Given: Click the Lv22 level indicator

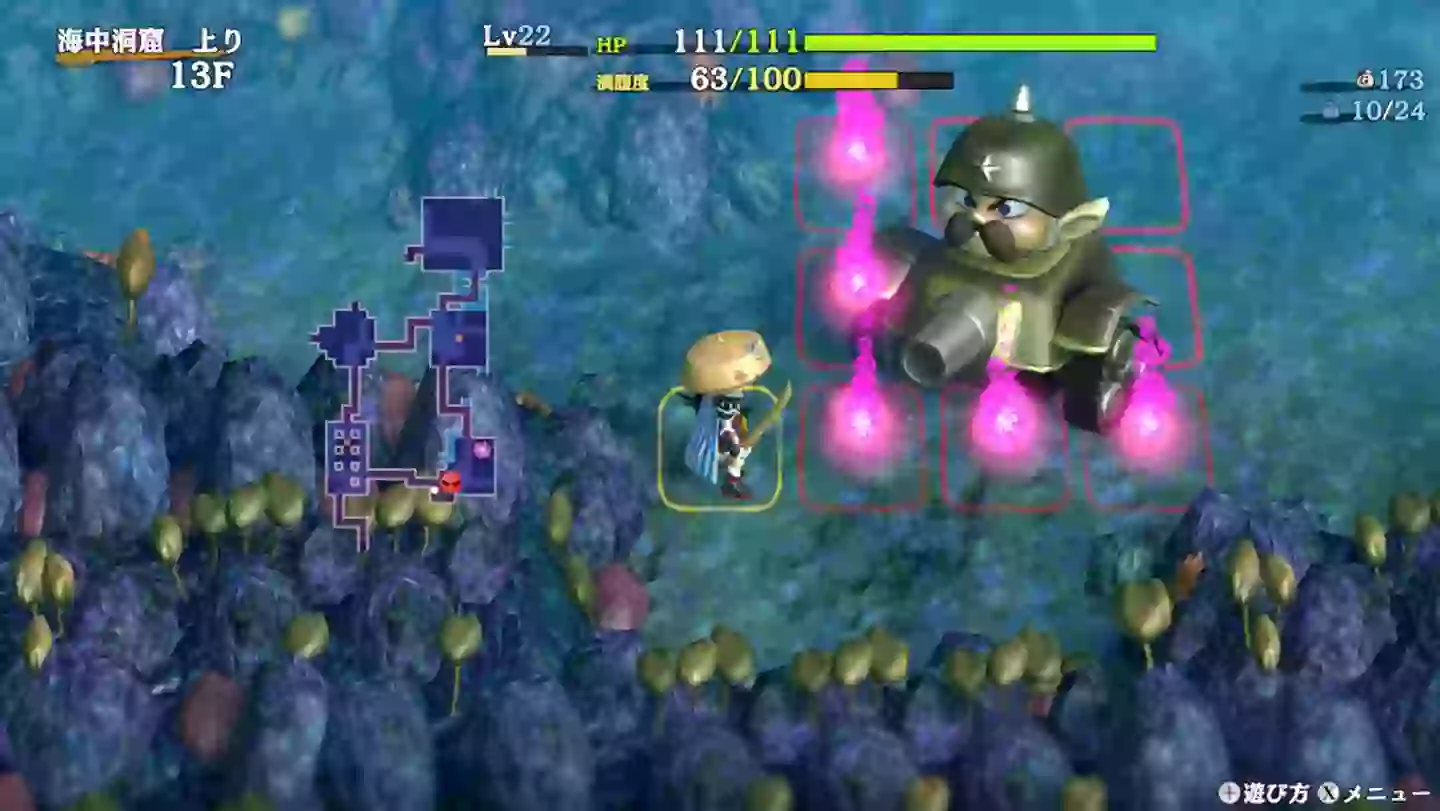Looking at the screenshot, I should [510, 38].
